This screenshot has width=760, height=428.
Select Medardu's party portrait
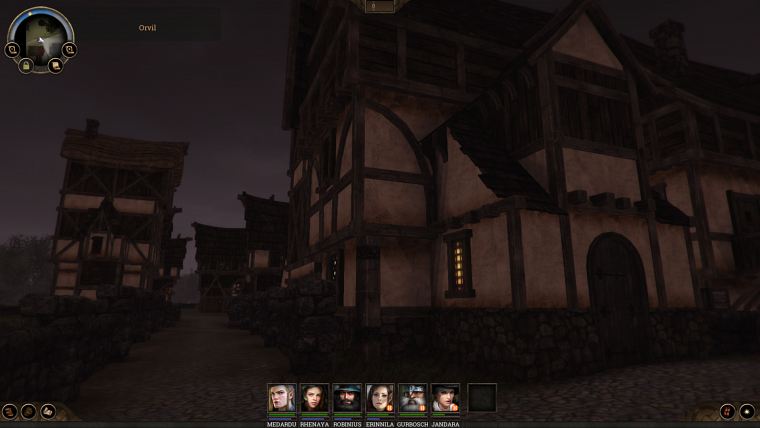tap(282, 398)
